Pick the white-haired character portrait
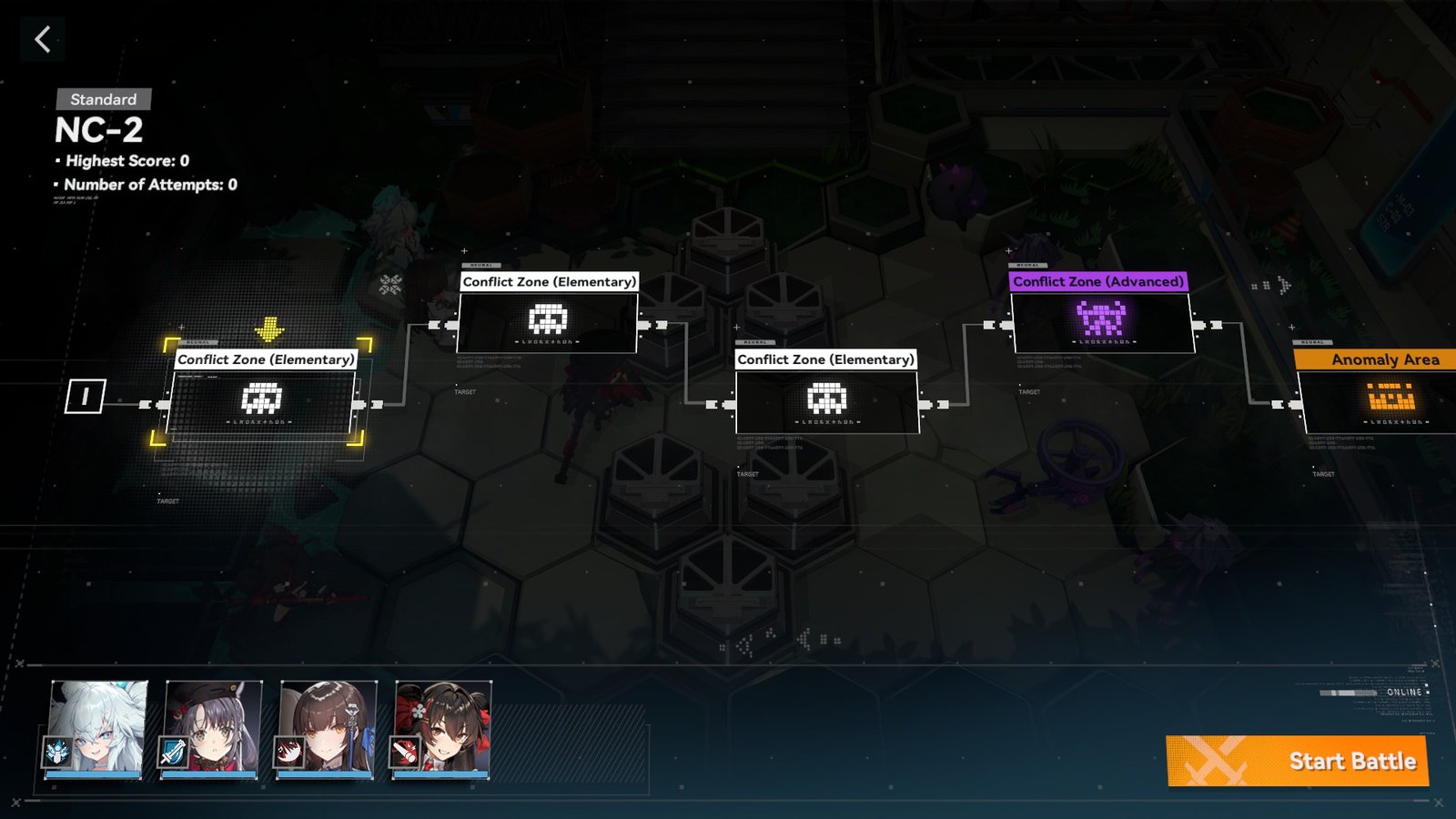1456x819 pixels. pos(97,729)
